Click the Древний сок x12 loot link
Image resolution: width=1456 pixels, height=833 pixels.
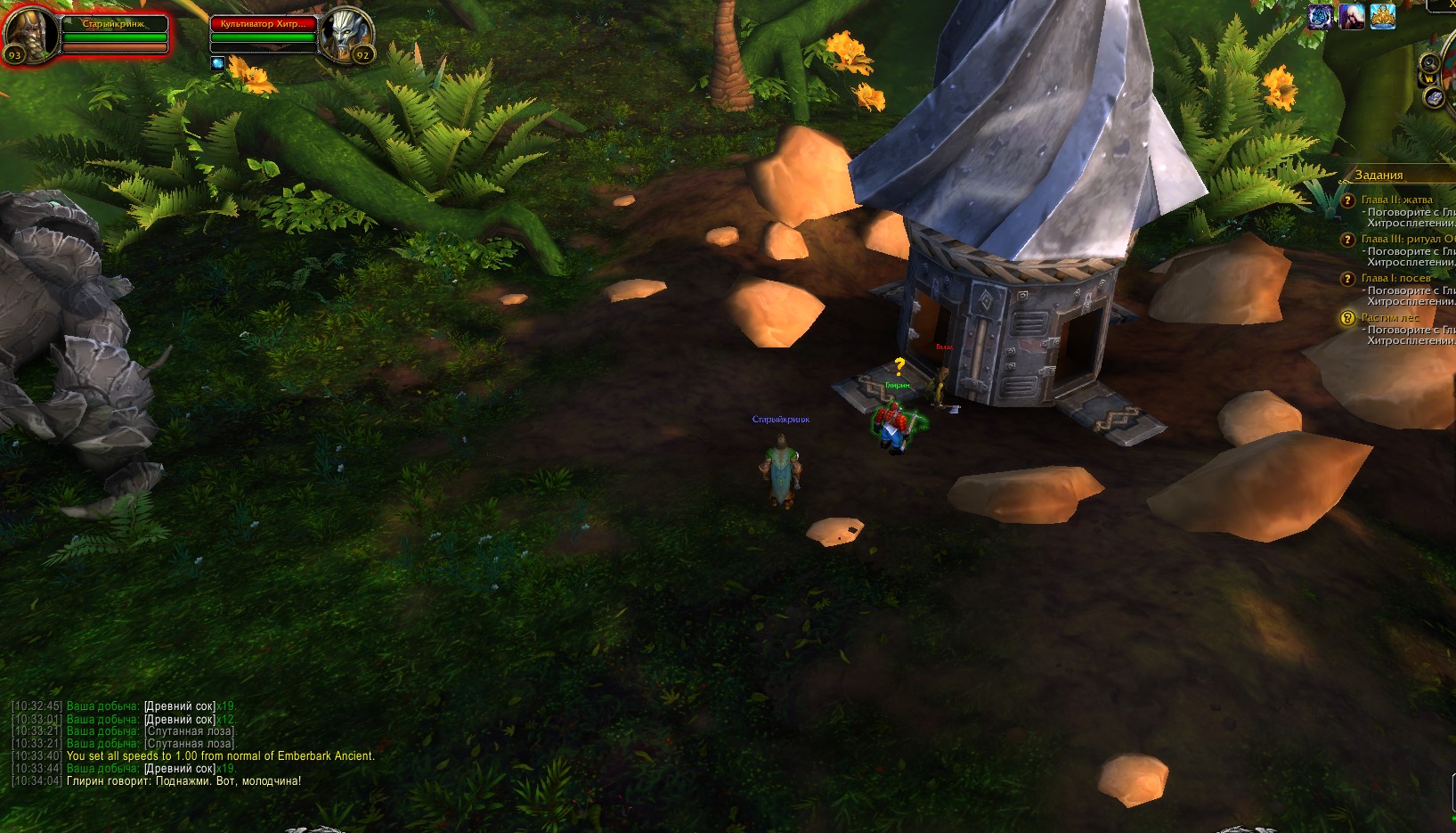coord(180,719)
